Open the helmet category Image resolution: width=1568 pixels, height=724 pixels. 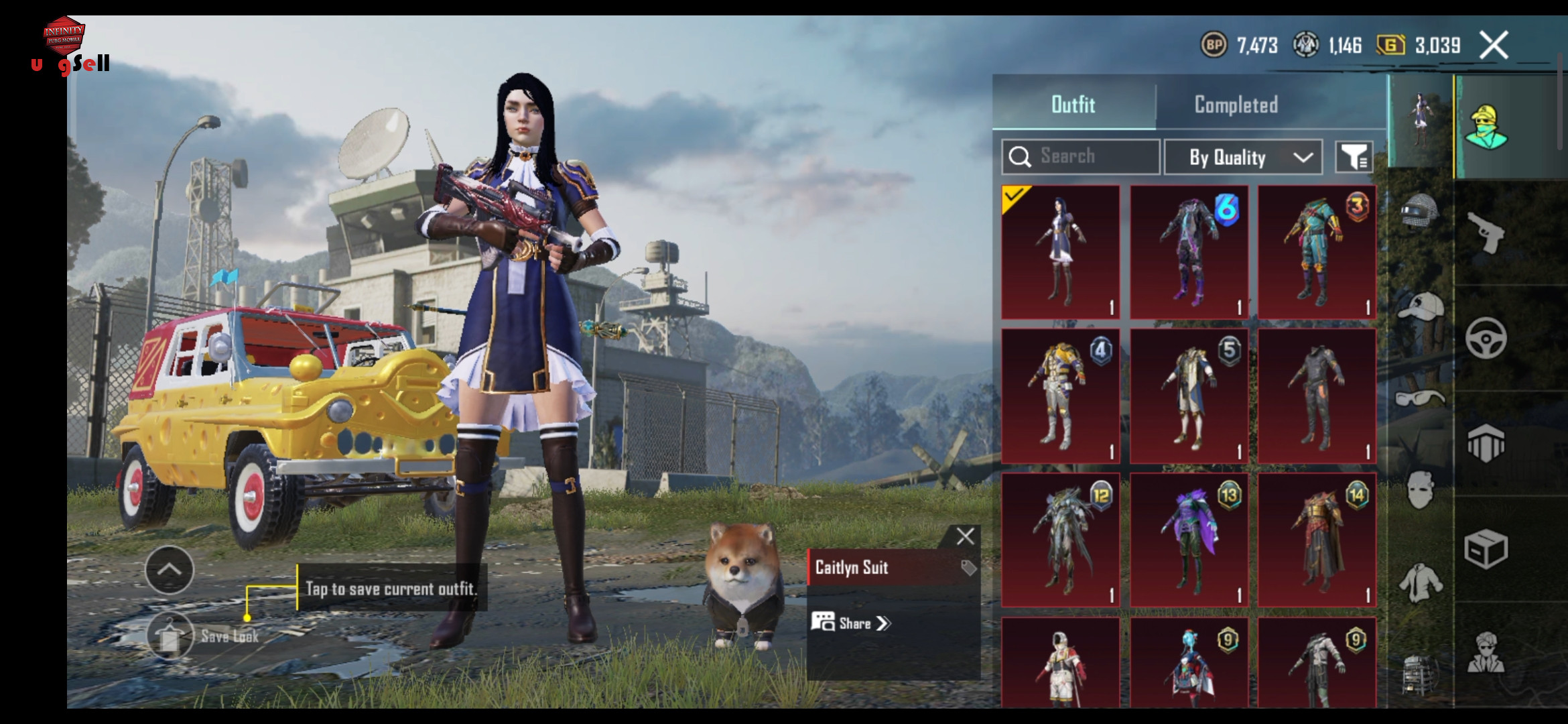1419,213
